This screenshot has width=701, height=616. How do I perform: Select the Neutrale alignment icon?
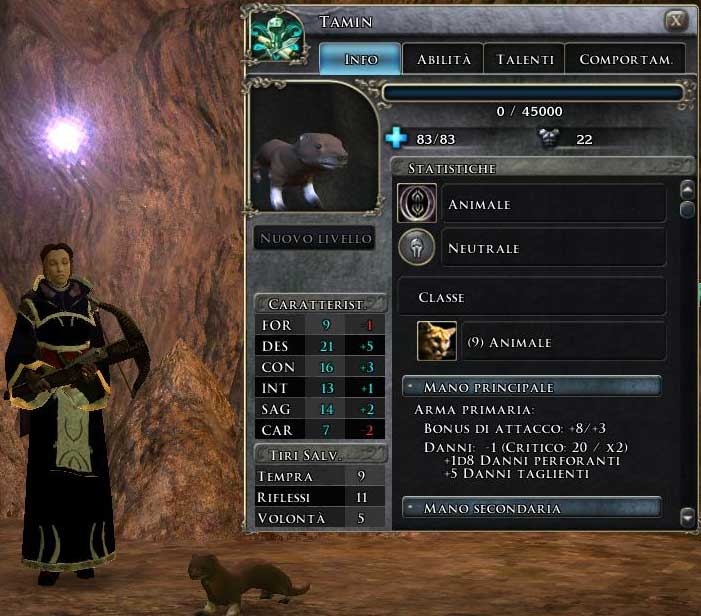pyautogui.click(x=416, y=247)
